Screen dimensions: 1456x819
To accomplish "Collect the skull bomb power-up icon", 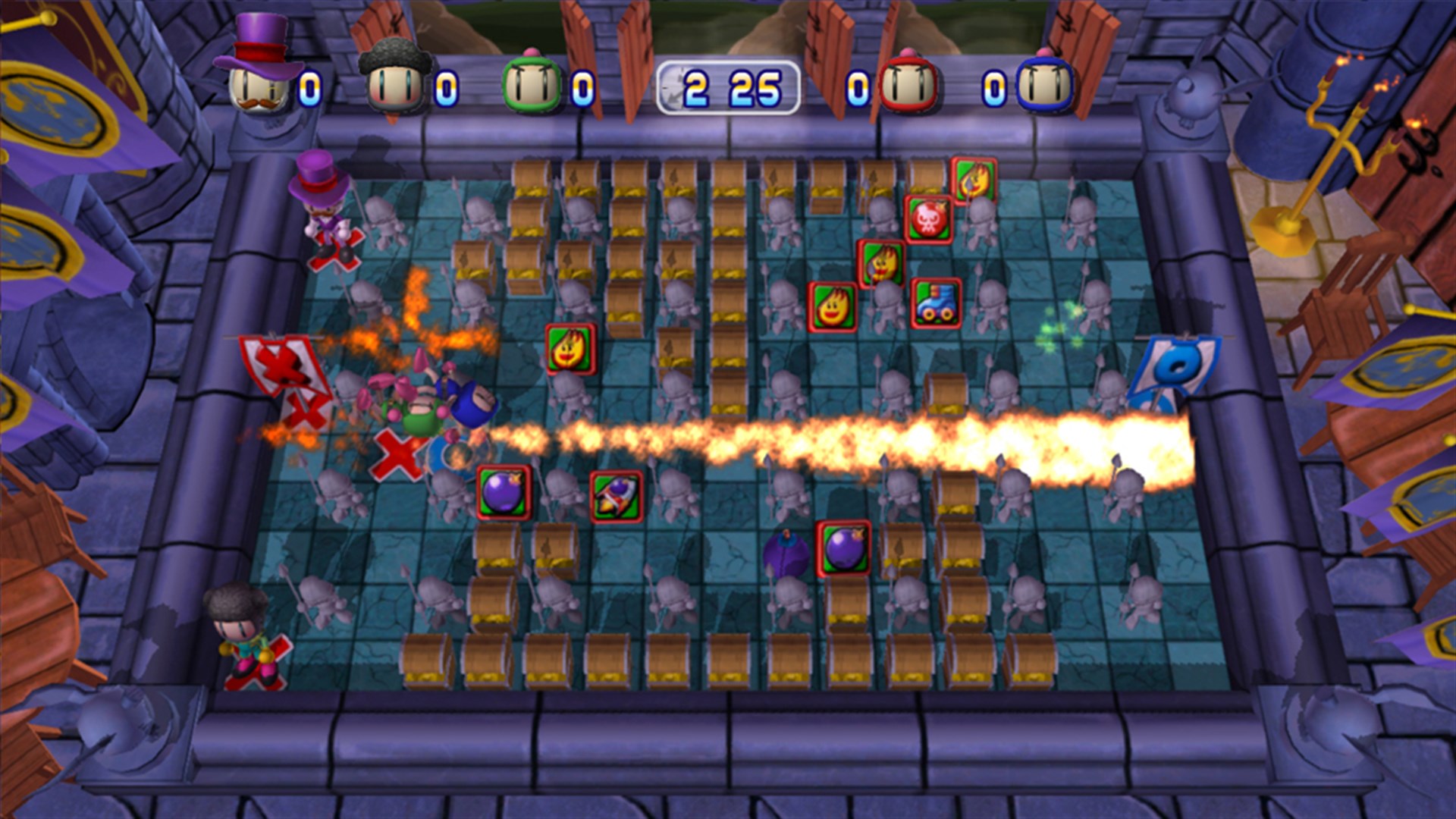I will click(x=925, y=220).
